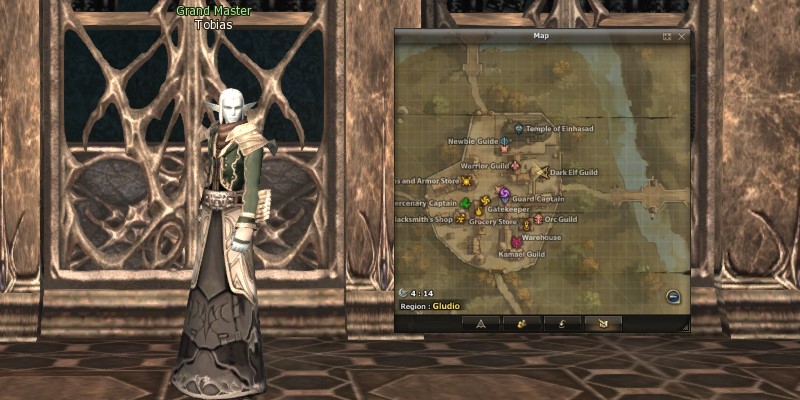800x400 pixels.
Task: Click the green Mercenary Captain marker
Action: pos(465,203)
